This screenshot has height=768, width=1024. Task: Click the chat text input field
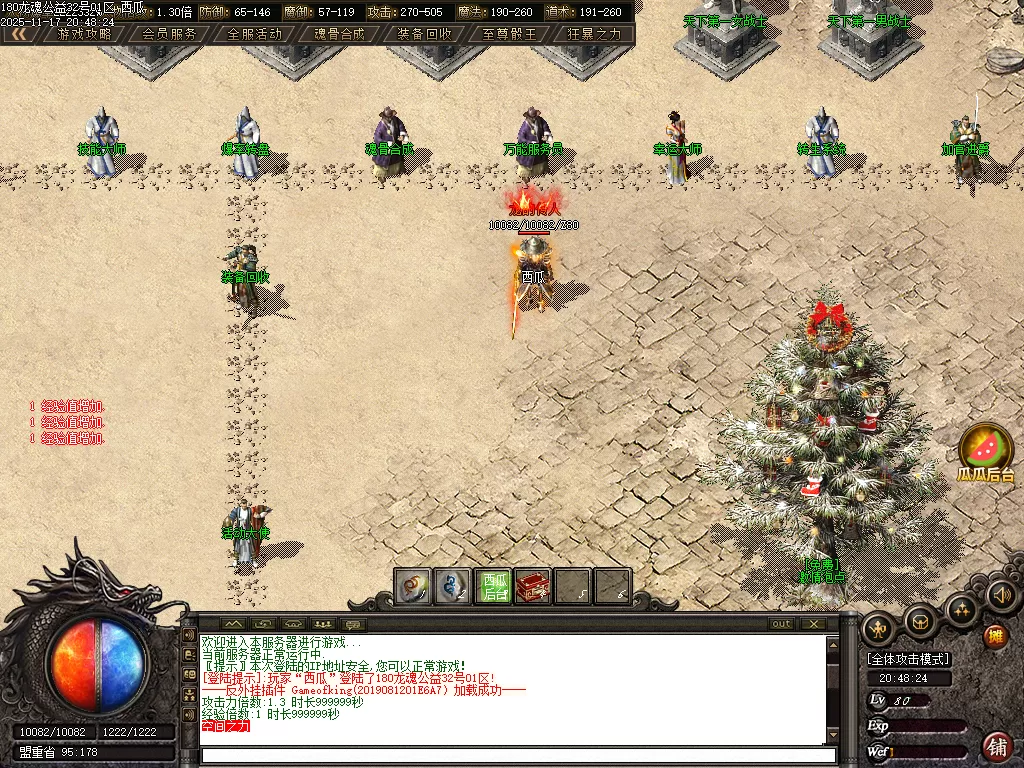pos(510,757)
